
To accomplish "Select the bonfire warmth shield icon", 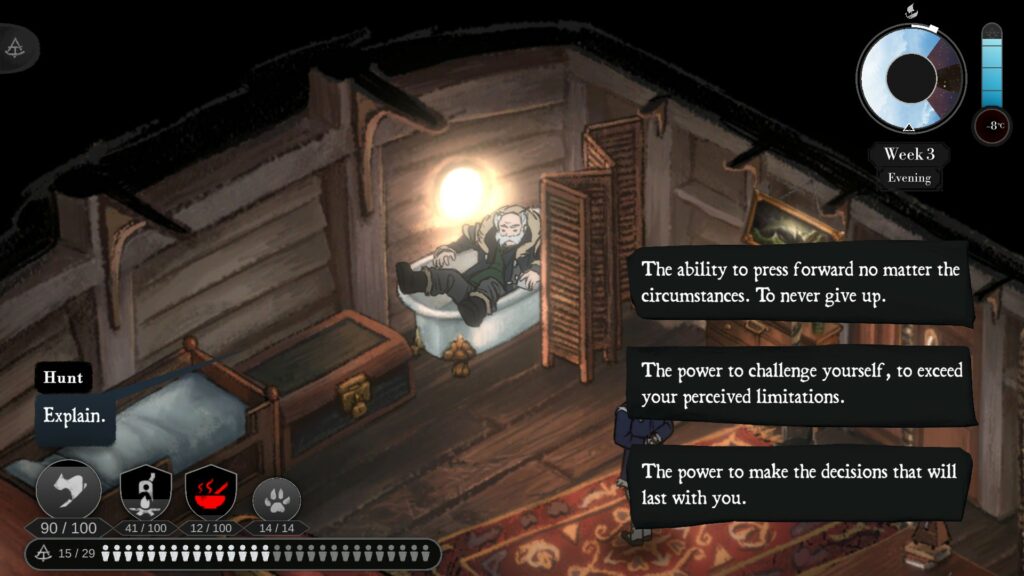I will (146, 491).
